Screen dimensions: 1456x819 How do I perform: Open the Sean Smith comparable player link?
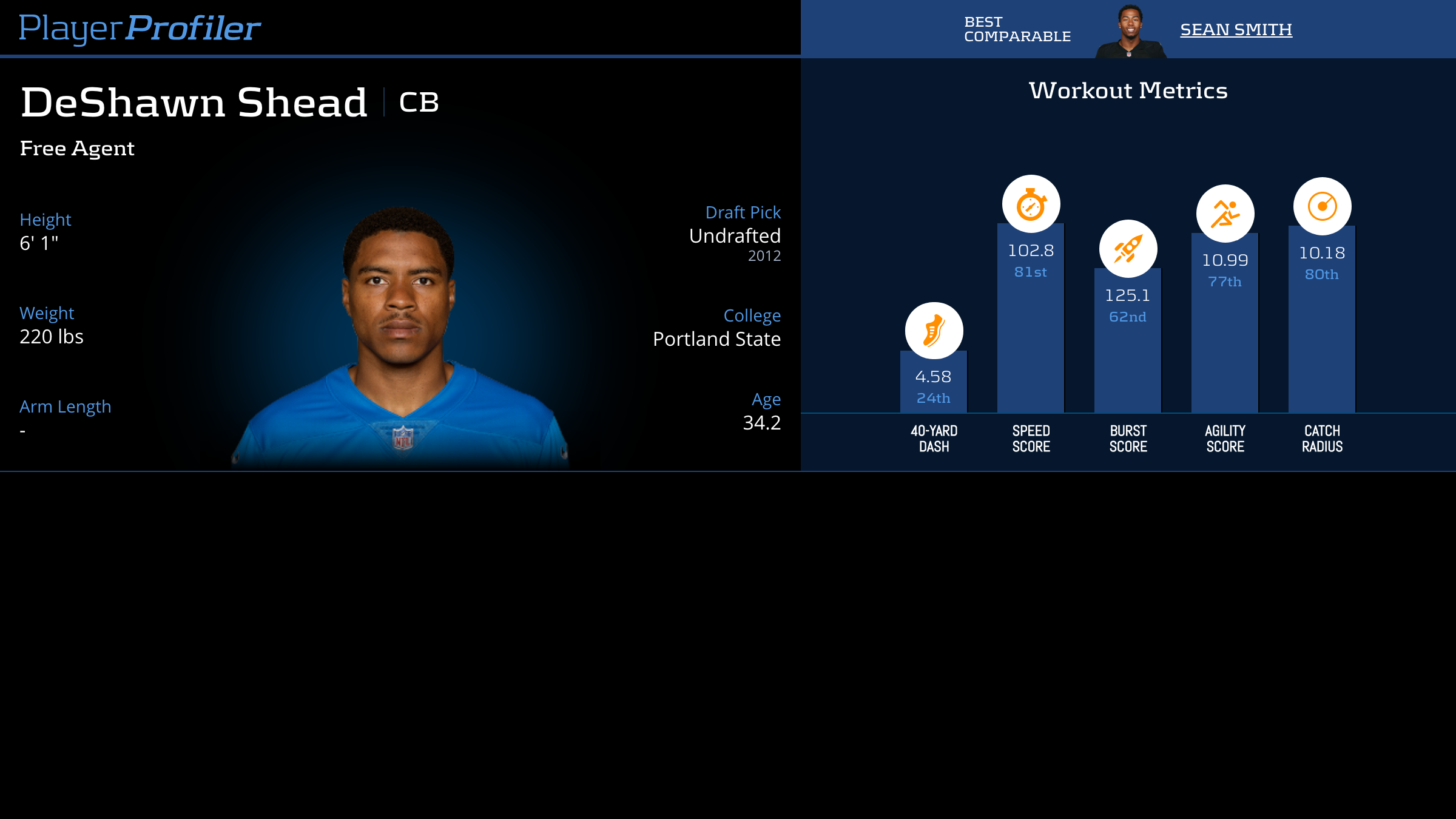[x=1236, y=29]
